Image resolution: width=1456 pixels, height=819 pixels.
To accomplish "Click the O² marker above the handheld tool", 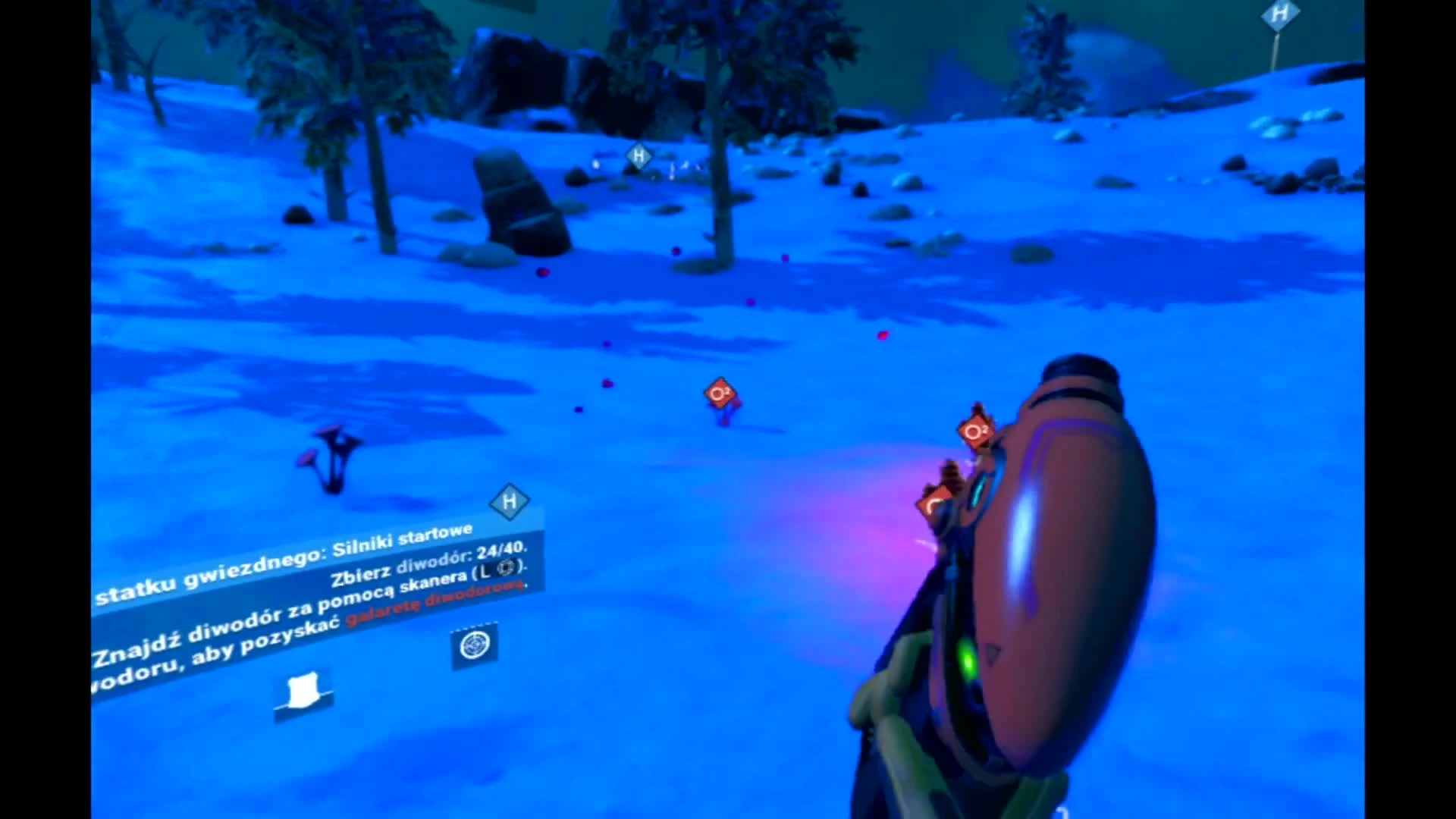I will (x=975, y=431).
